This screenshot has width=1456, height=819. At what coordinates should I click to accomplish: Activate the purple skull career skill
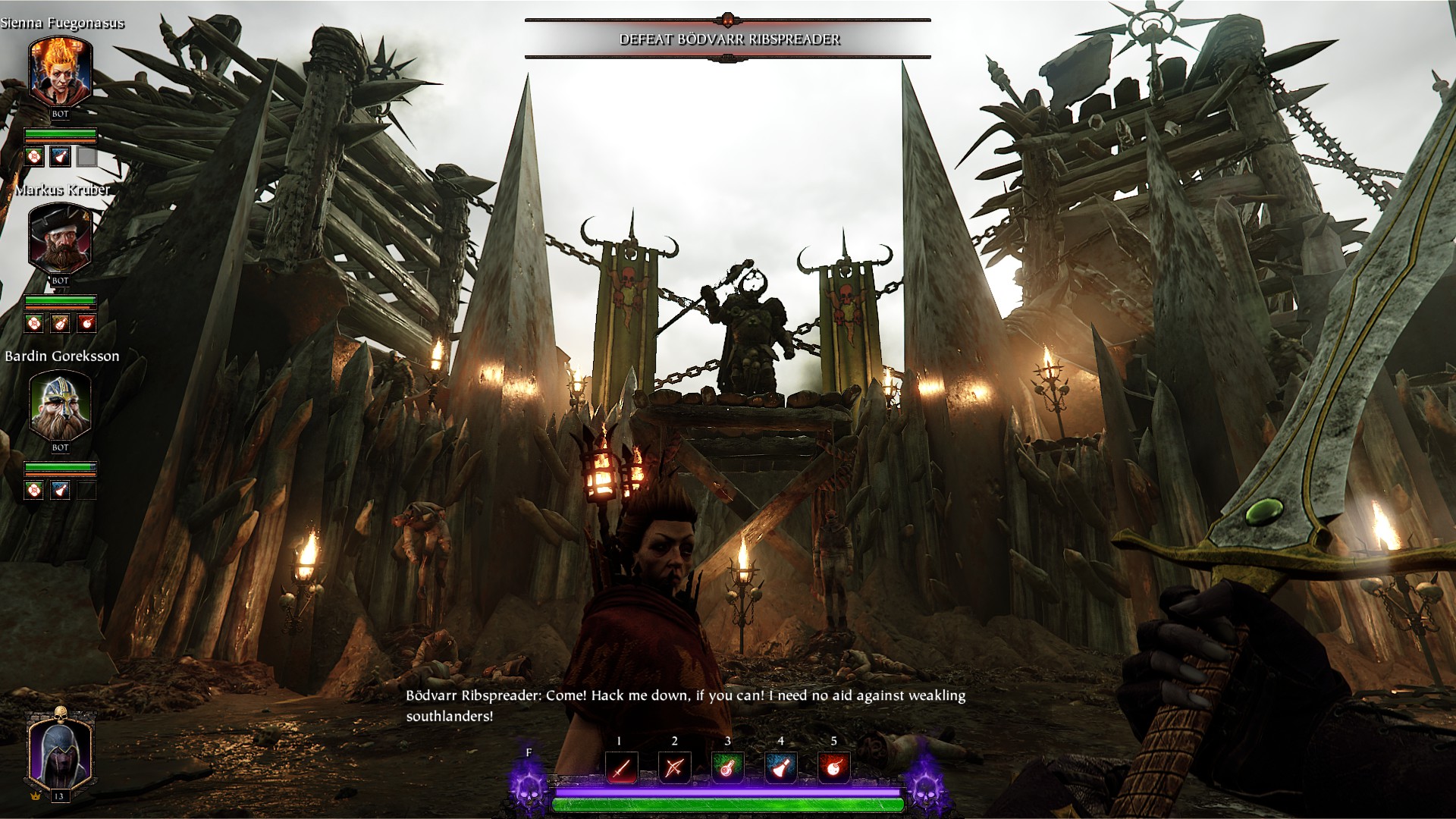529,789
